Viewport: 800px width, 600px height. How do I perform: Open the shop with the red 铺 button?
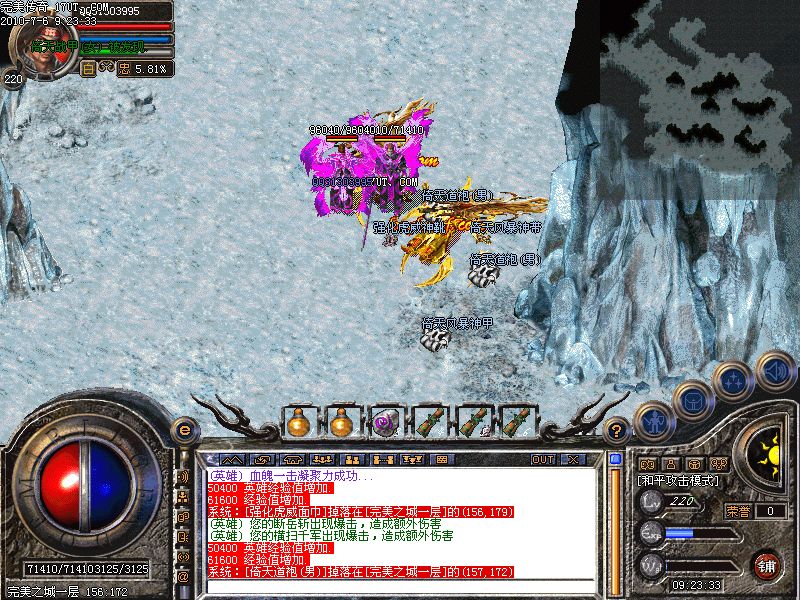(x=768, y=566)
